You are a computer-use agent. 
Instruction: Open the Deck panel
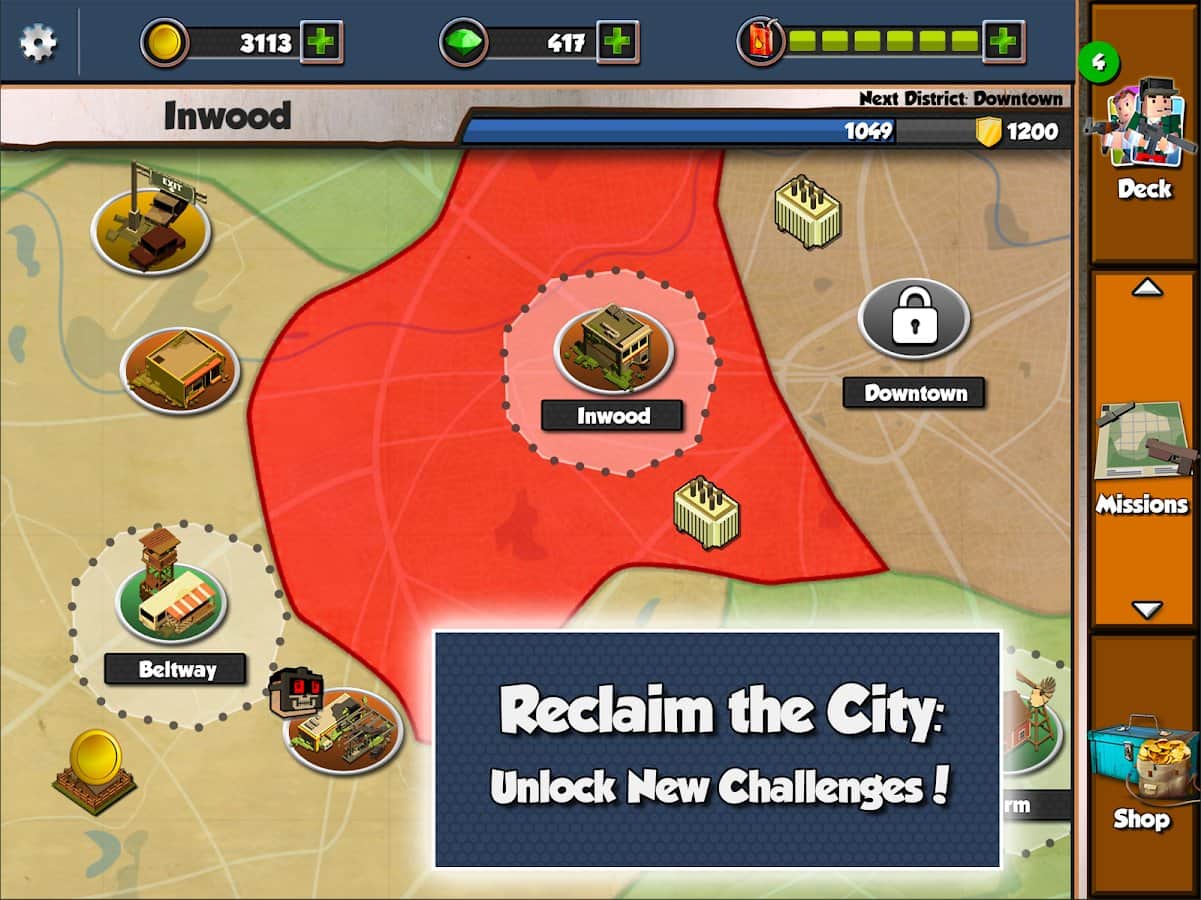pos(1144,135)
